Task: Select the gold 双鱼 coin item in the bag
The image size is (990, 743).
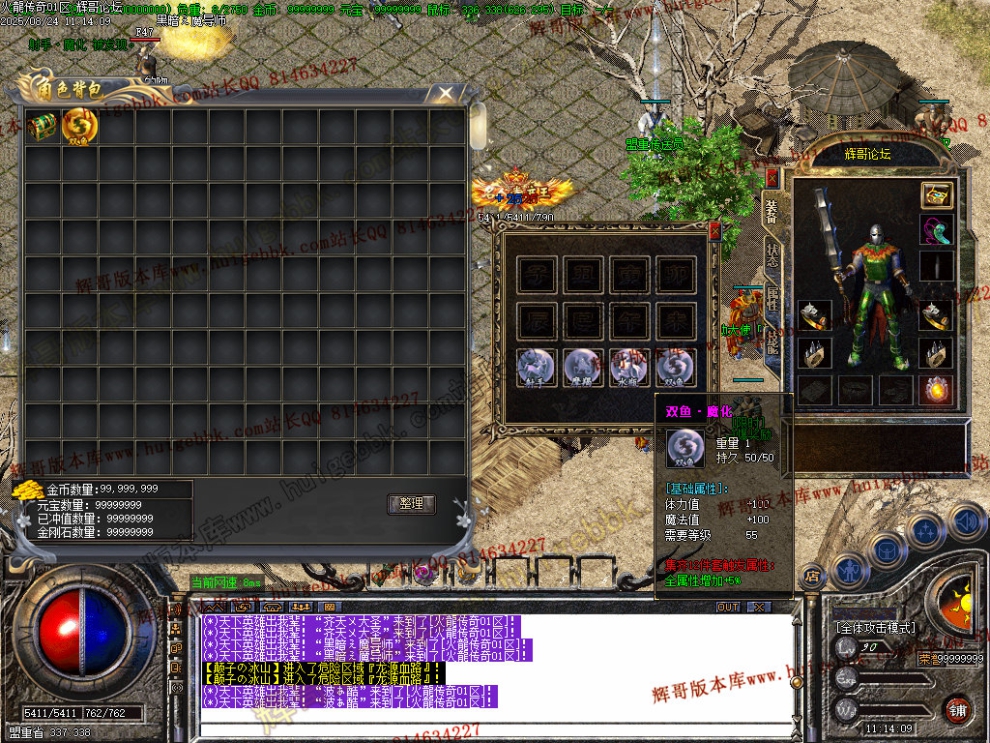Action: point(78,126)
